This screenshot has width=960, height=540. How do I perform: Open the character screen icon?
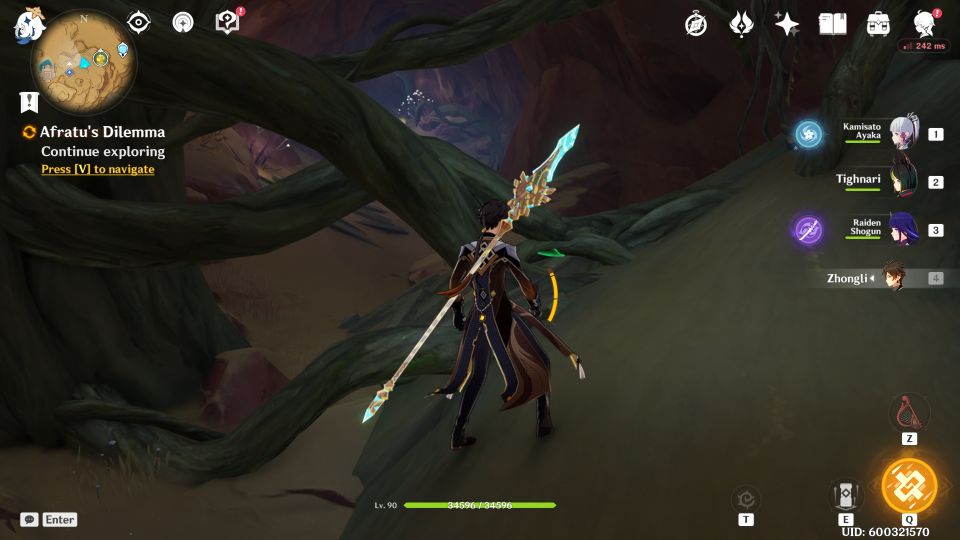tap(924, 24)
